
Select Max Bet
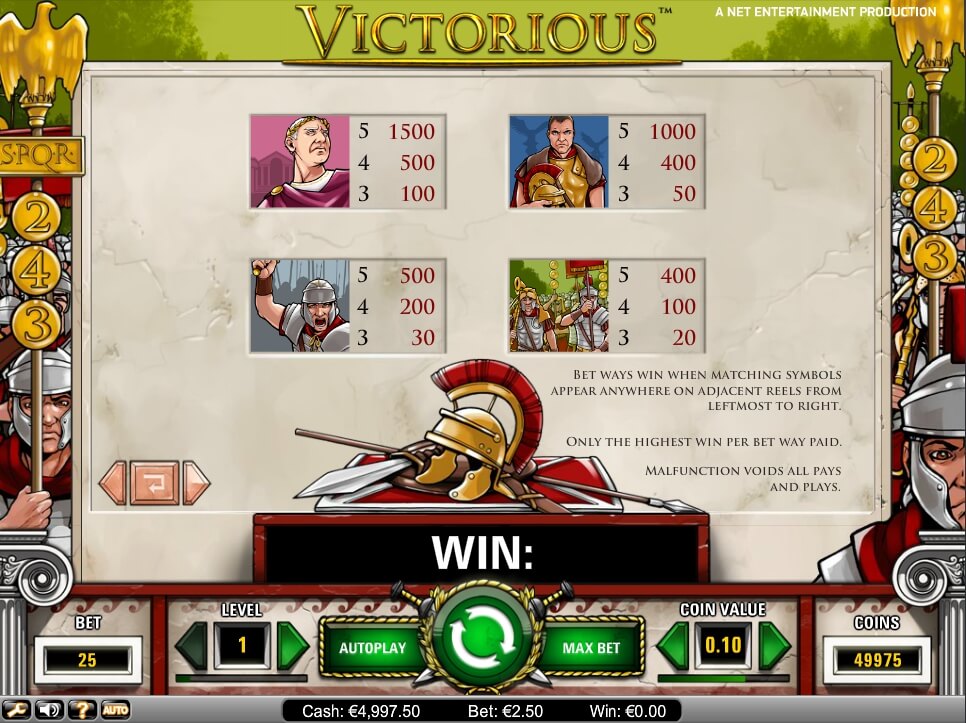coord(592,648)
